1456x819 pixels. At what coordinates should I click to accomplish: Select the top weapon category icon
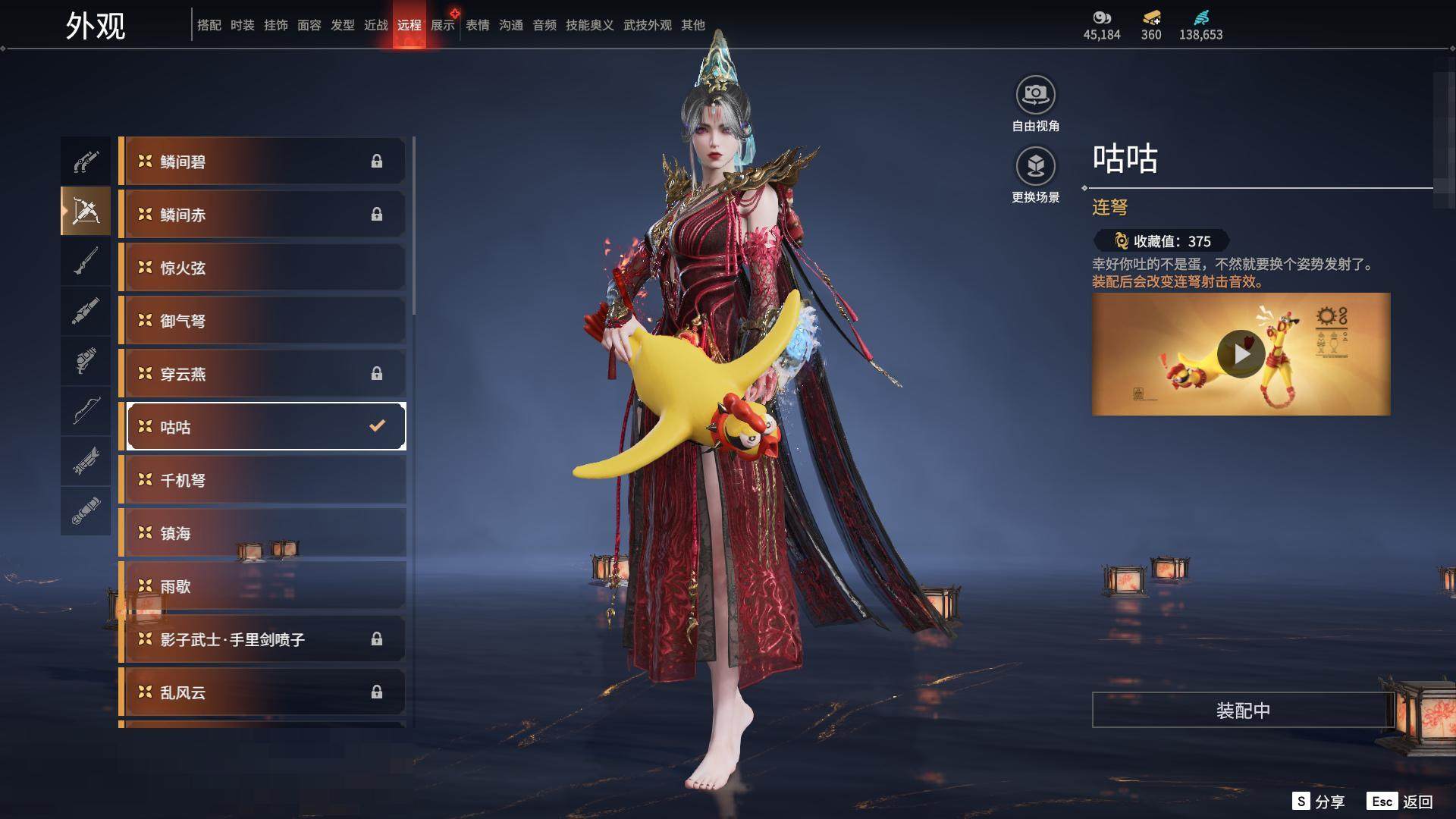(86, 162)
